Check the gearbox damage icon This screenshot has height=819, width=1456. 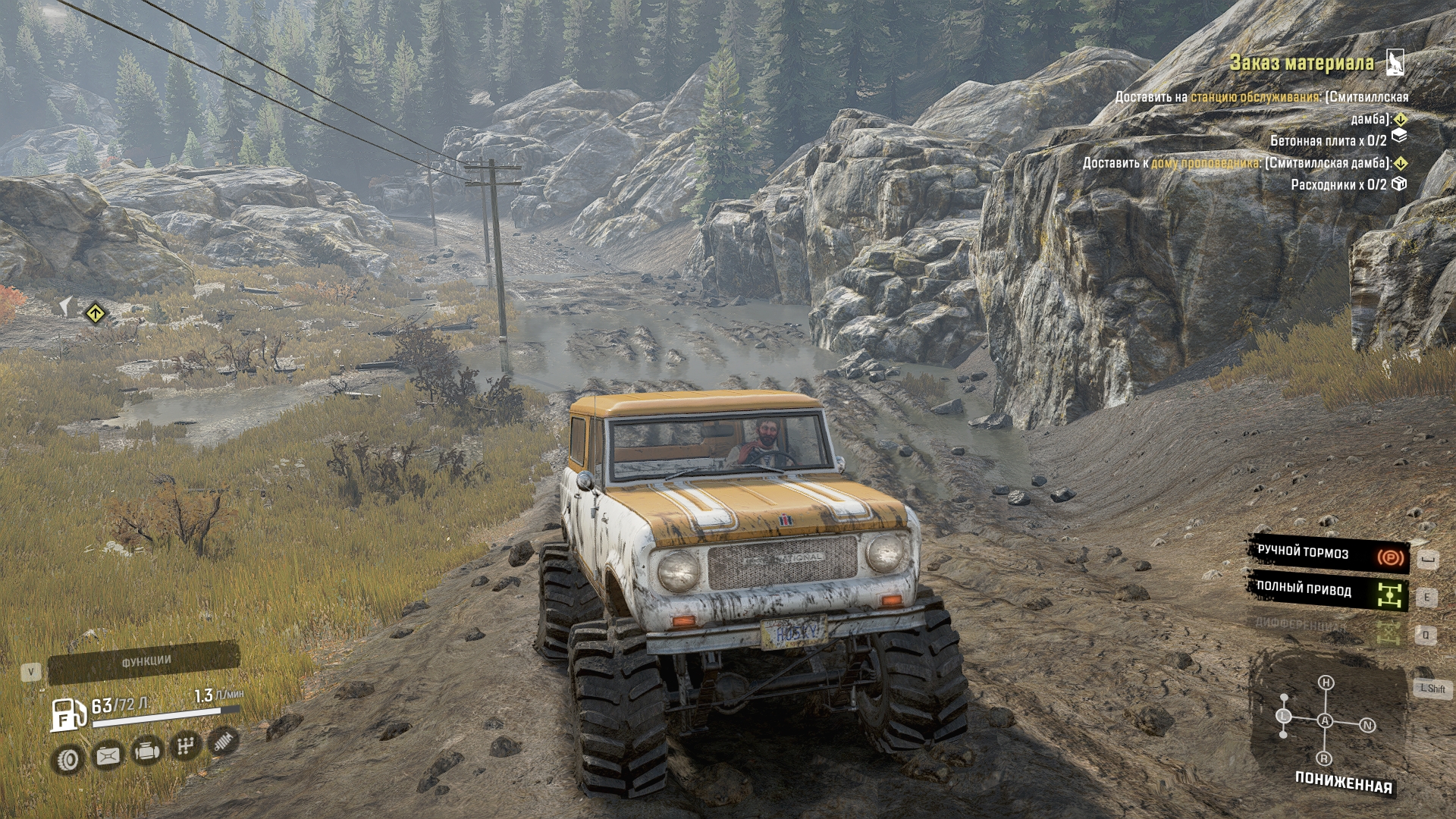[185, 747]
